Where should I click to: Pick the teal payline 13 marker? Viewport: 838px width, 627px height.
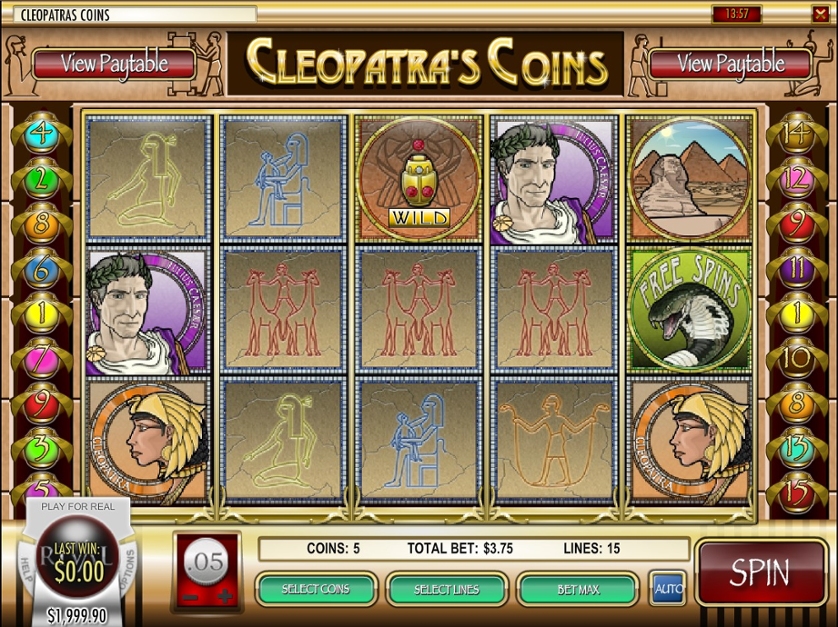pos(797,443)
